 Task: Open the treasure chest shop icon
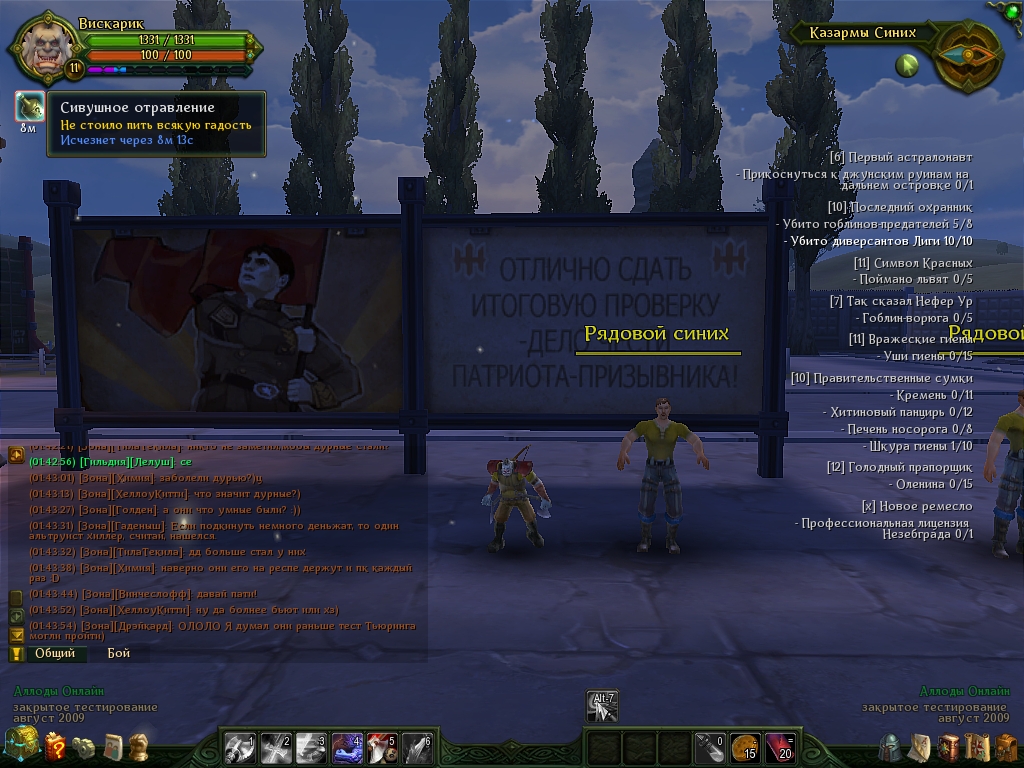pos(20,744)
